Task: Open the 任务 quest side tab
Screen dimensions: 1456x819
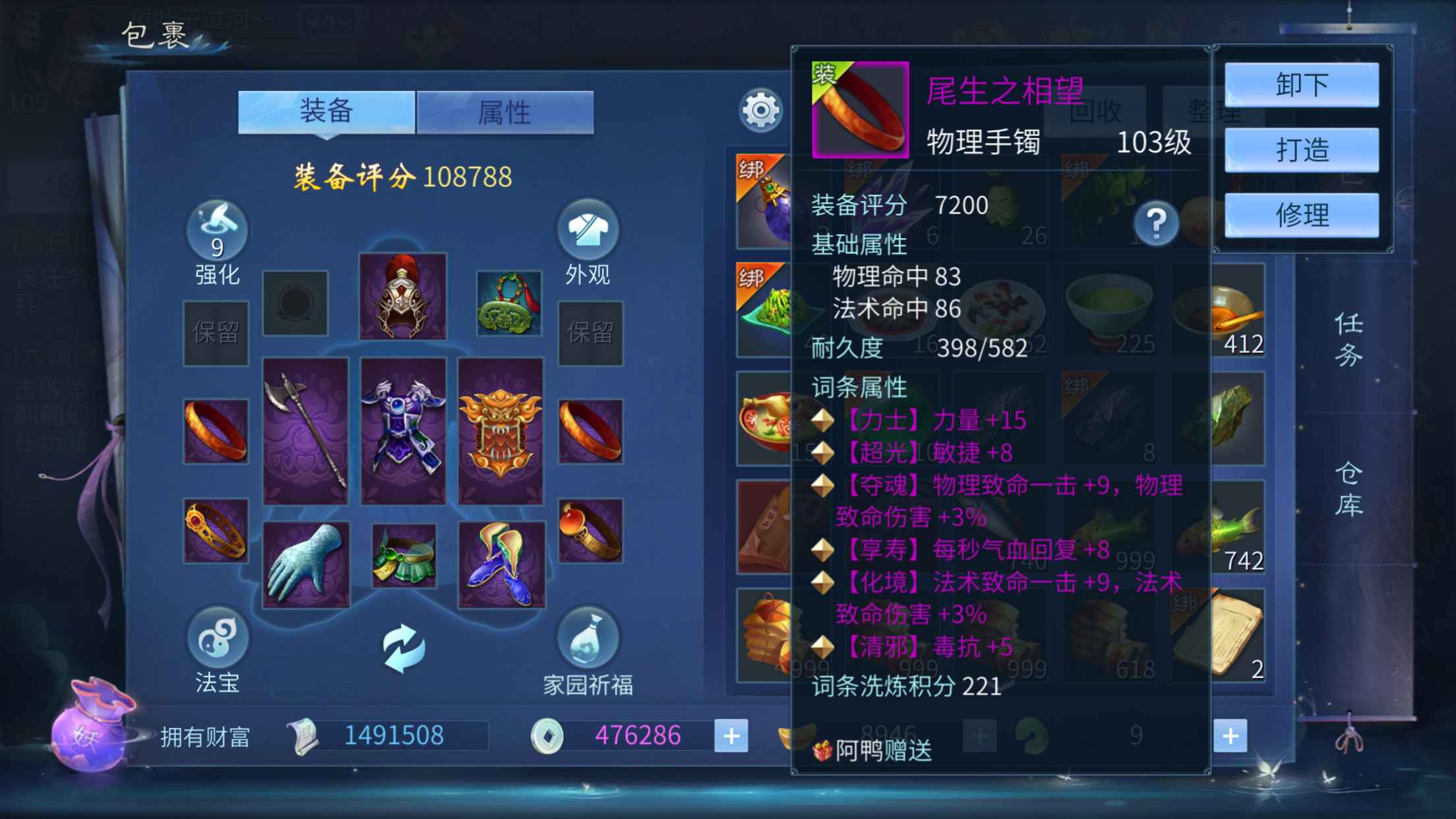Action: (x=1349, y=340)
